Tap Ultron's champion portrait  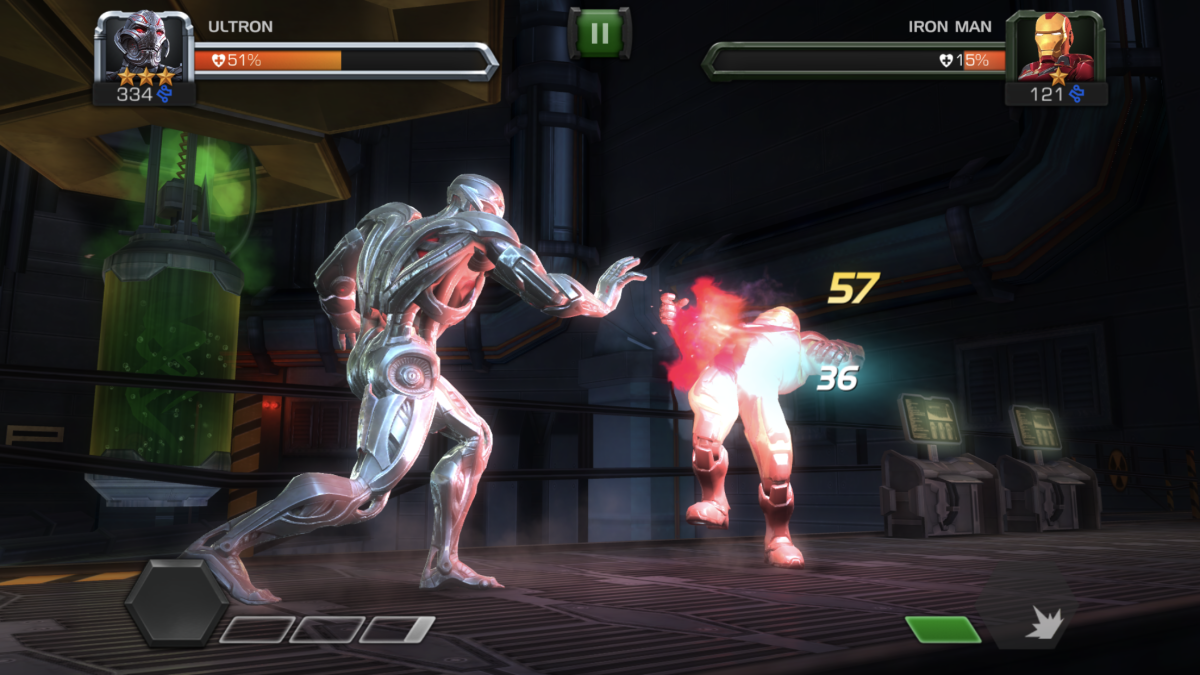coord(144,48)
